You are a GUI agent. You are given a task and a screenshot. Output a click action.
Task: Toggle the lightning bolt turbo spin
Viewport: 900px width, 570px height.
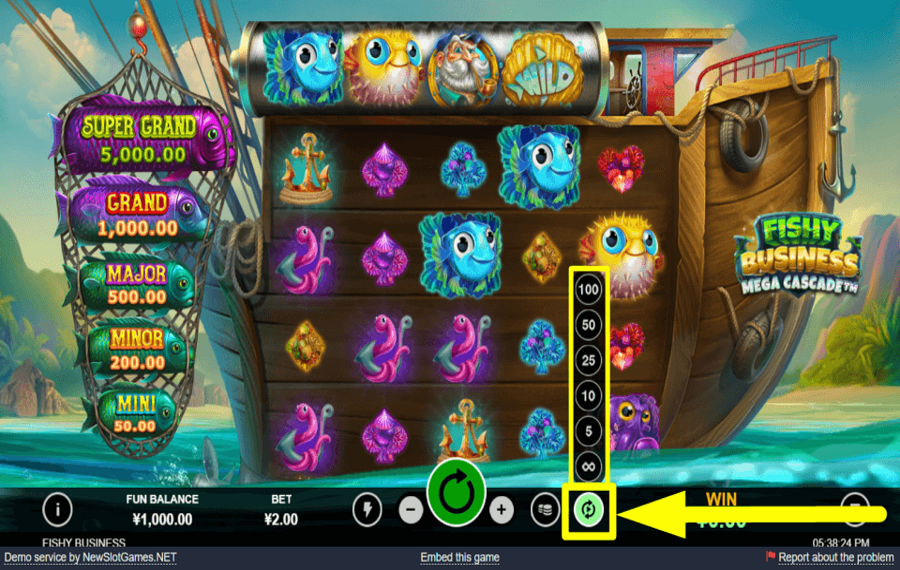367,510
